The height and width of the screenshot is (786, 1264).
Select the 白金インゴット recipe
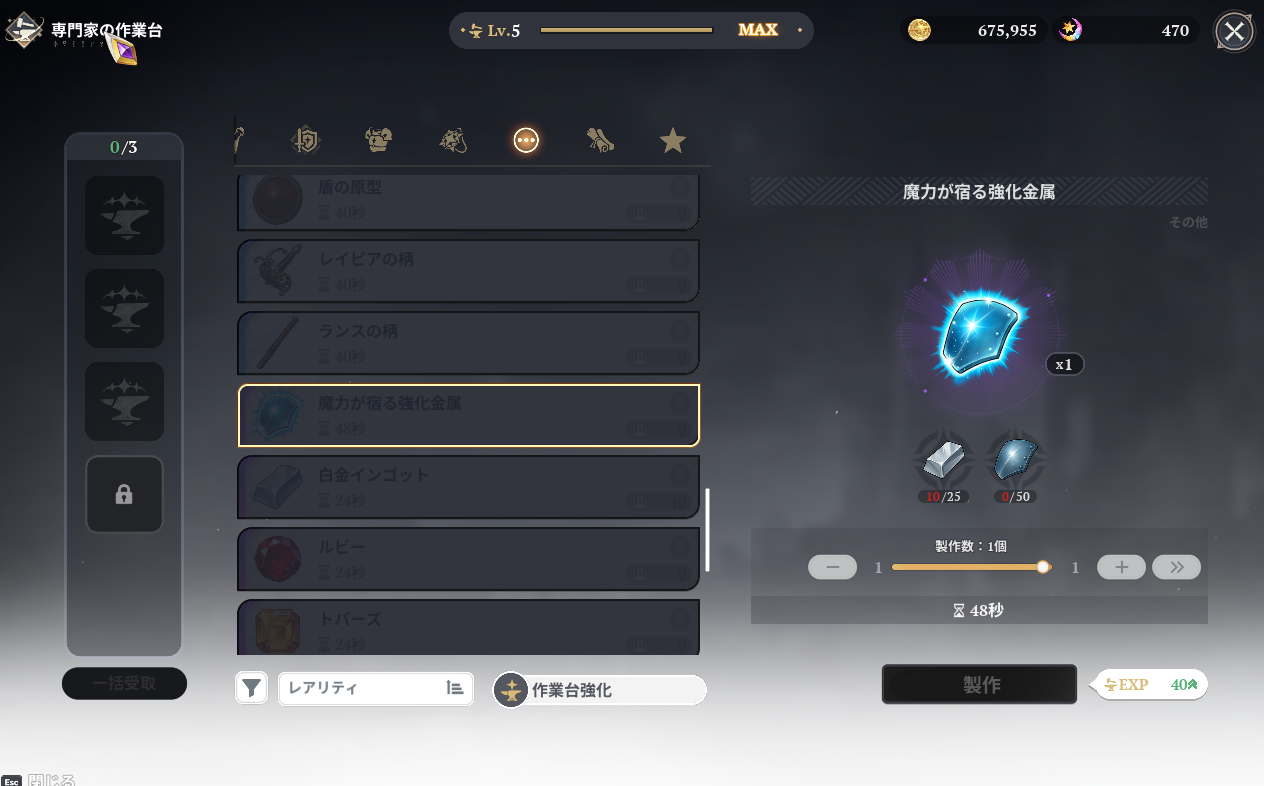(x=468, y=487)
